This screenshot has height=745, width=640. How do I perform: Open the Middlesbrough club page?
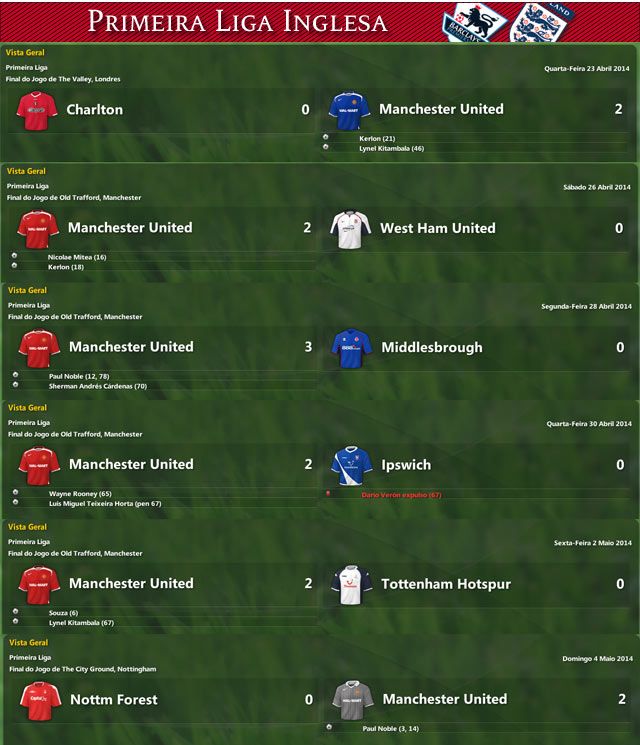click(x=431, y=347)
